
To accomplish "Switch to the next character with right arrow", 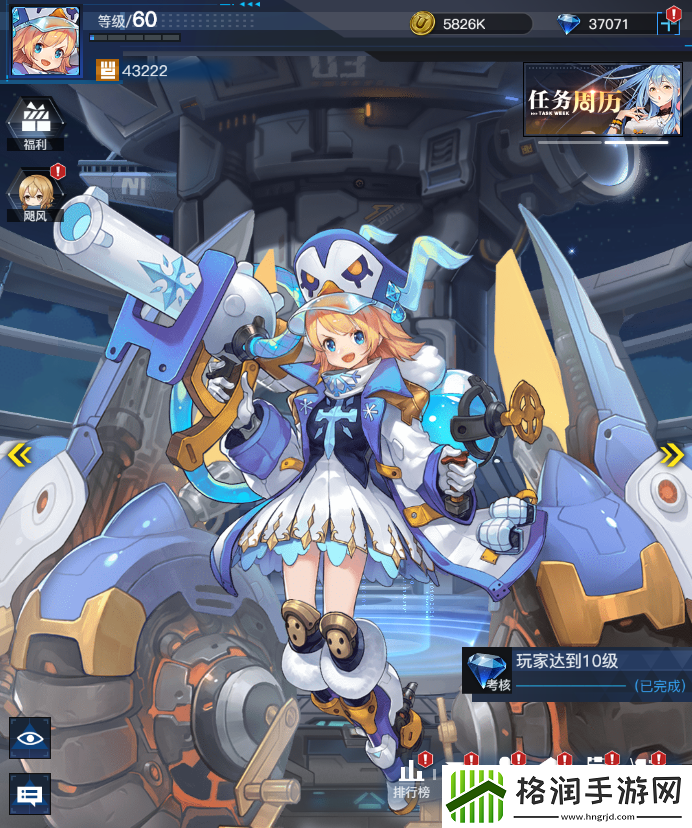I will 672,456.
